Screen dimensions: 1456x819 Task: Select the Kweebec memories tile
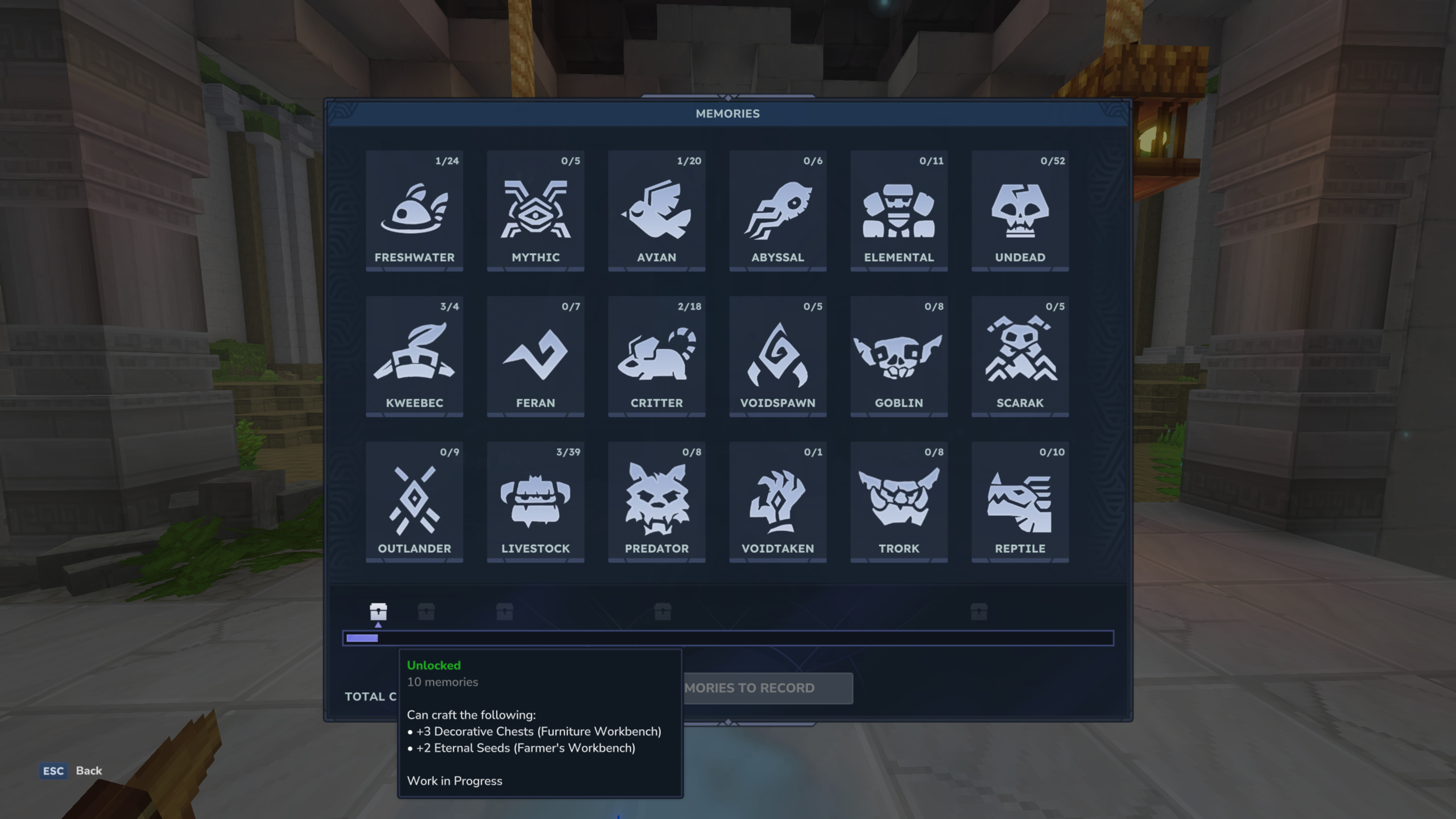(x=415, y=357)
